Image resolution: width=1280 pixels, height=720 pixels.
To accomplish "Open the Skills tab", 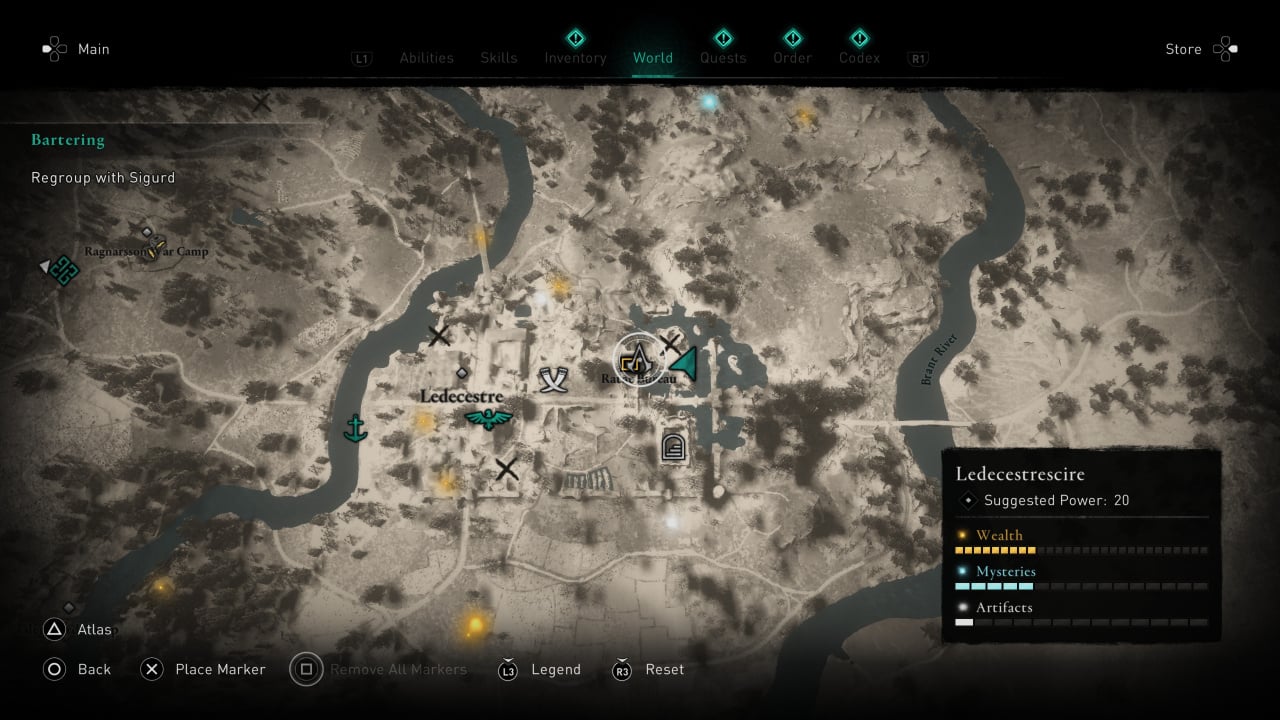I will point(499,58).
